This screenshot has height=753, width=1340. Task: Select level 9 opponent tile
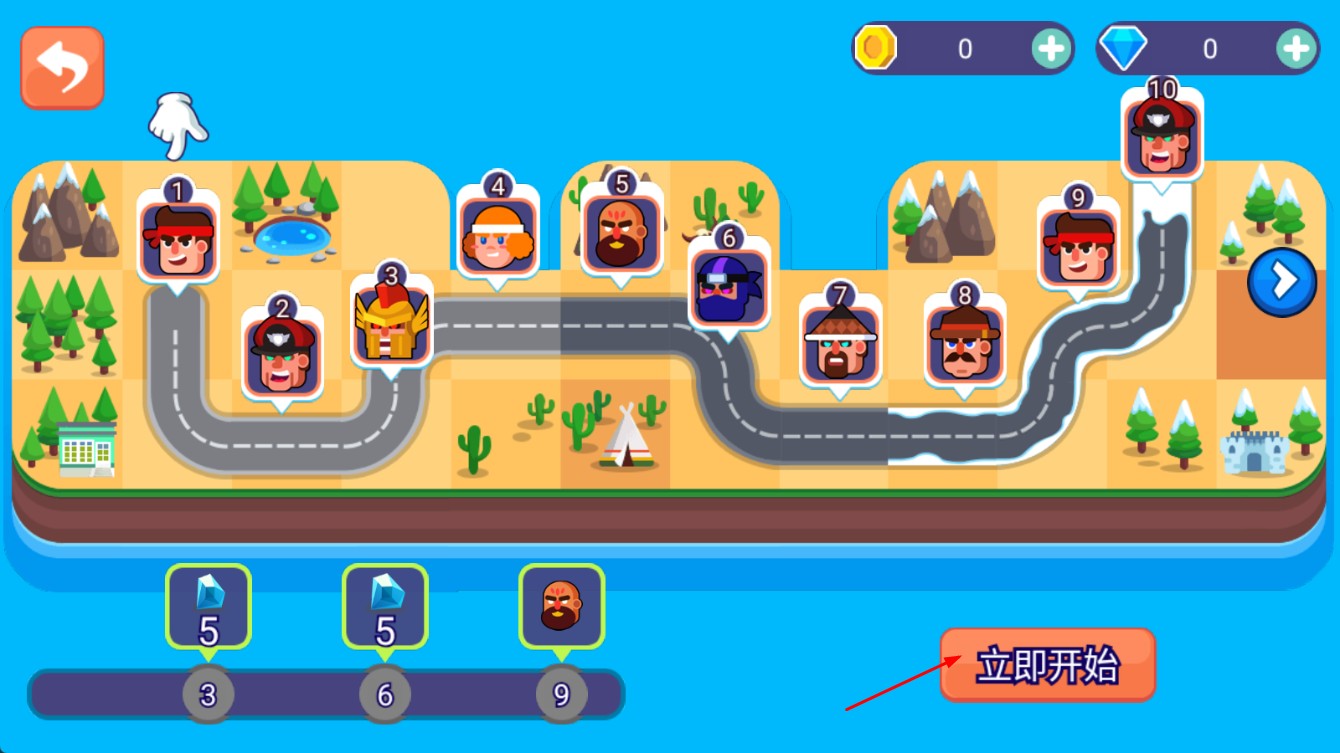(1077, 247)
